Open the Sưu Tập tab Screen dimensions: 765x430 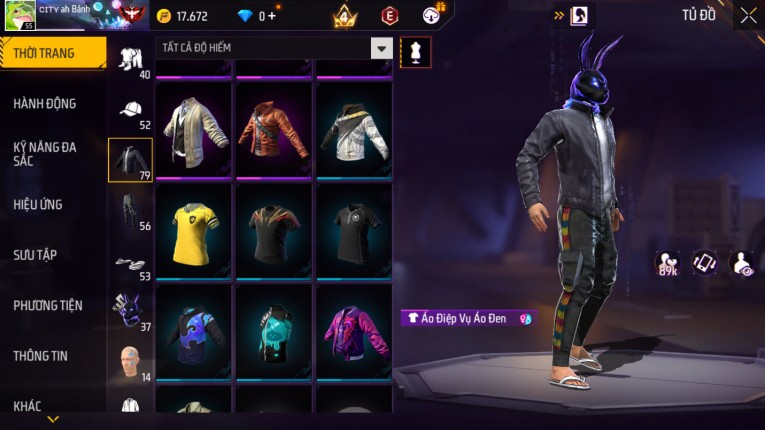[x=35, y=255]
